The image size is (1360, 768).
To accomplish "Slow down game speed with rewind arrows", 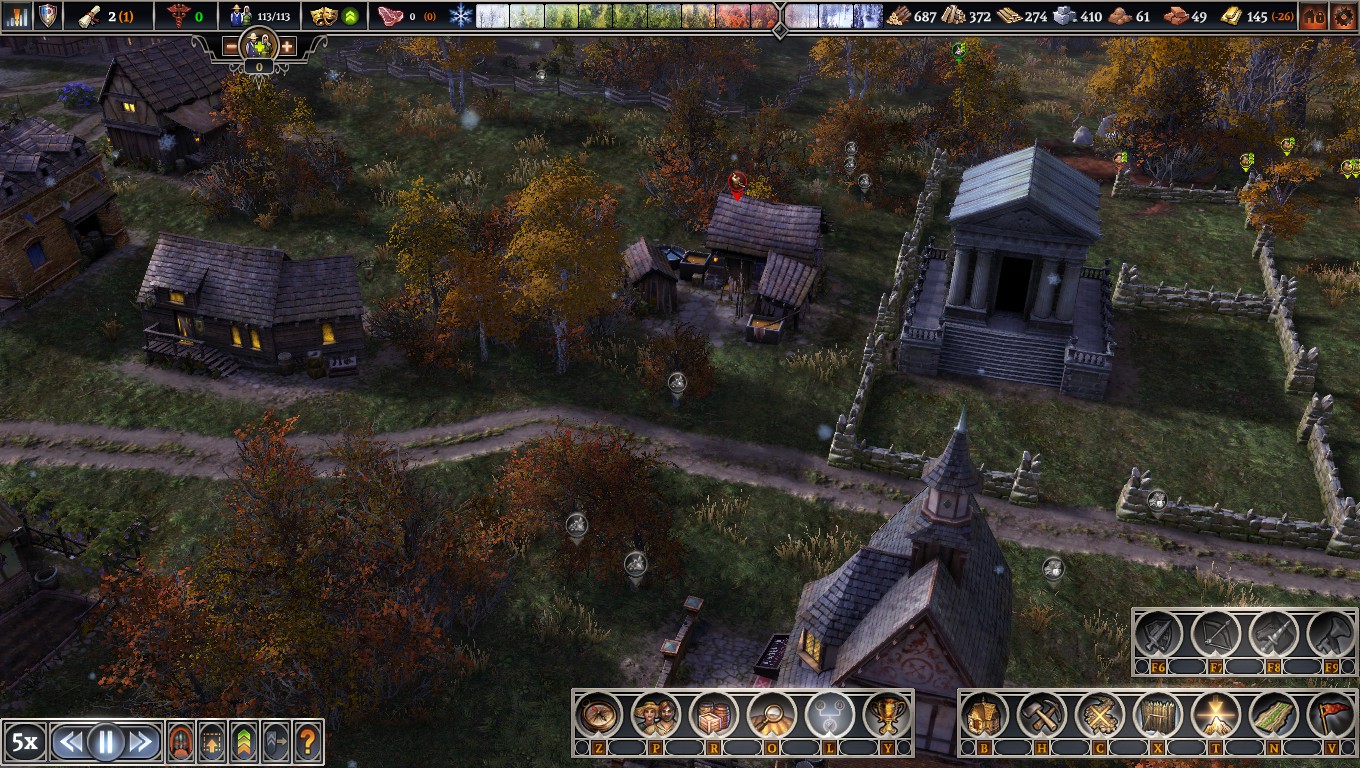I will (69, 741).
